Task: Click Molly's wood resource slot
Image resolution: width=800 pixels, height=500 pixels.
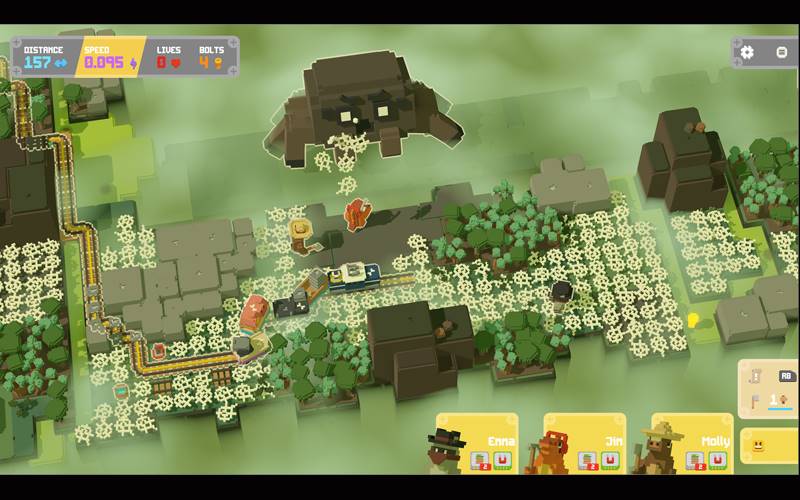Action: (697, 460)
